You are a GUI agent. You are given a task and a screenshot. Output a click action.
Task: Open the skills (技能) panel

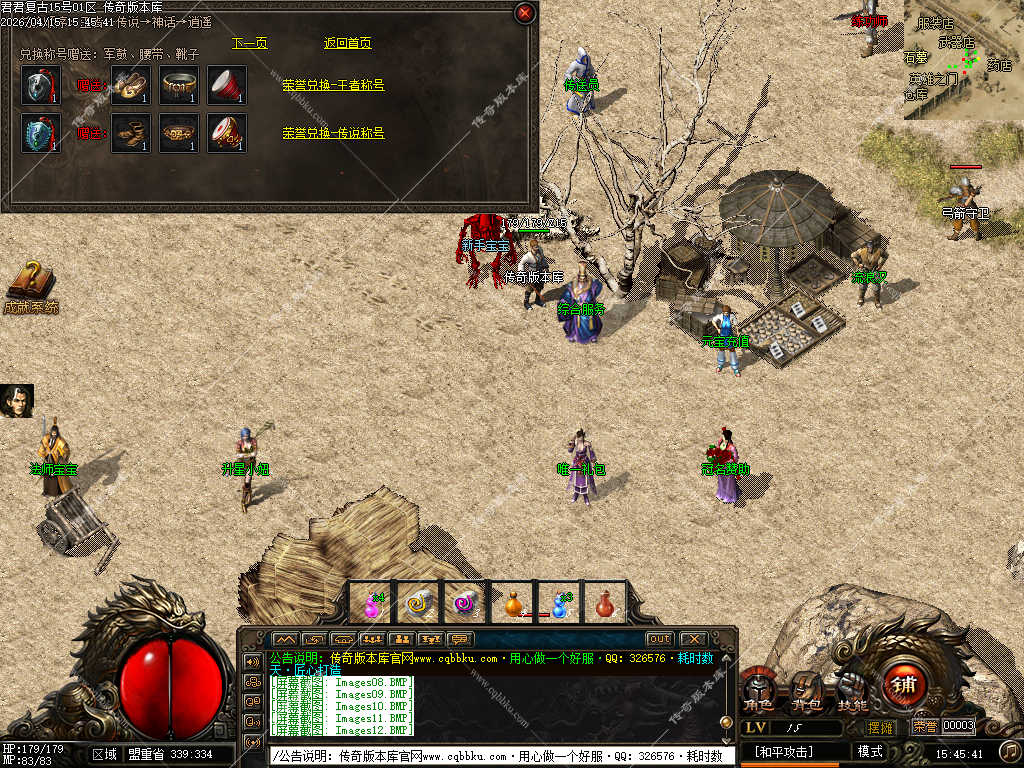tap(852, 692)
